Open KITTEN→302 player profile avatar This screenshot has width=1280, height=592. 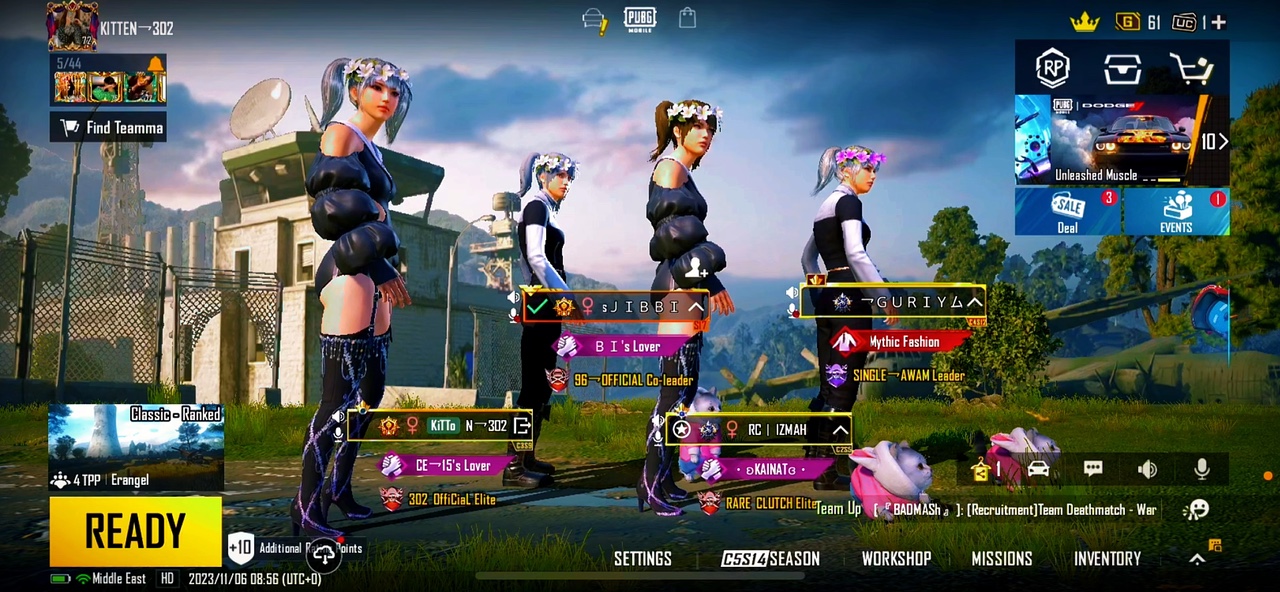[71, 26]
